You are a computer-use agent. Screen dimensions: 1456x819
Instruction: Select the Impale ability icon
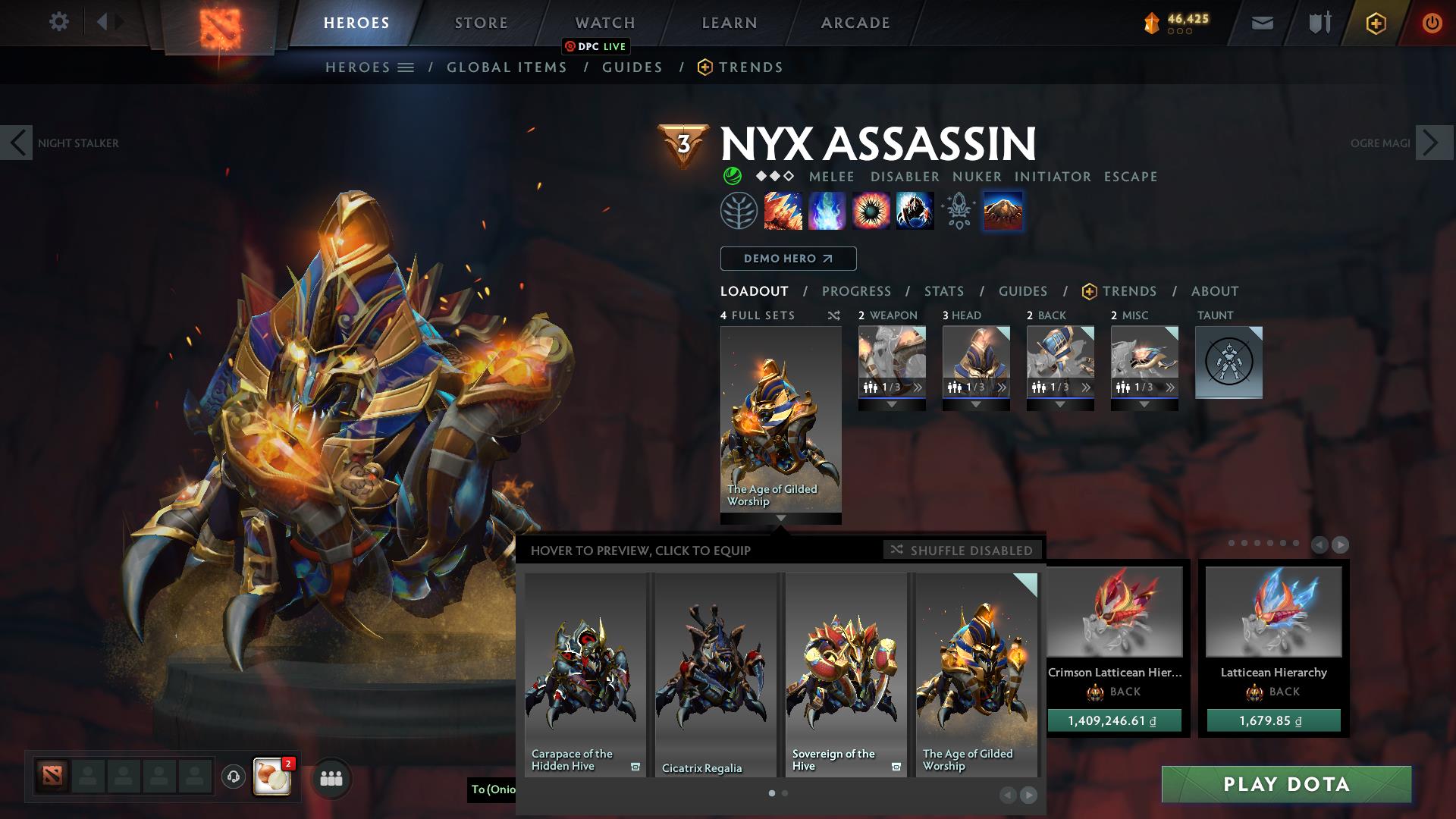click(x=783, y=211)
